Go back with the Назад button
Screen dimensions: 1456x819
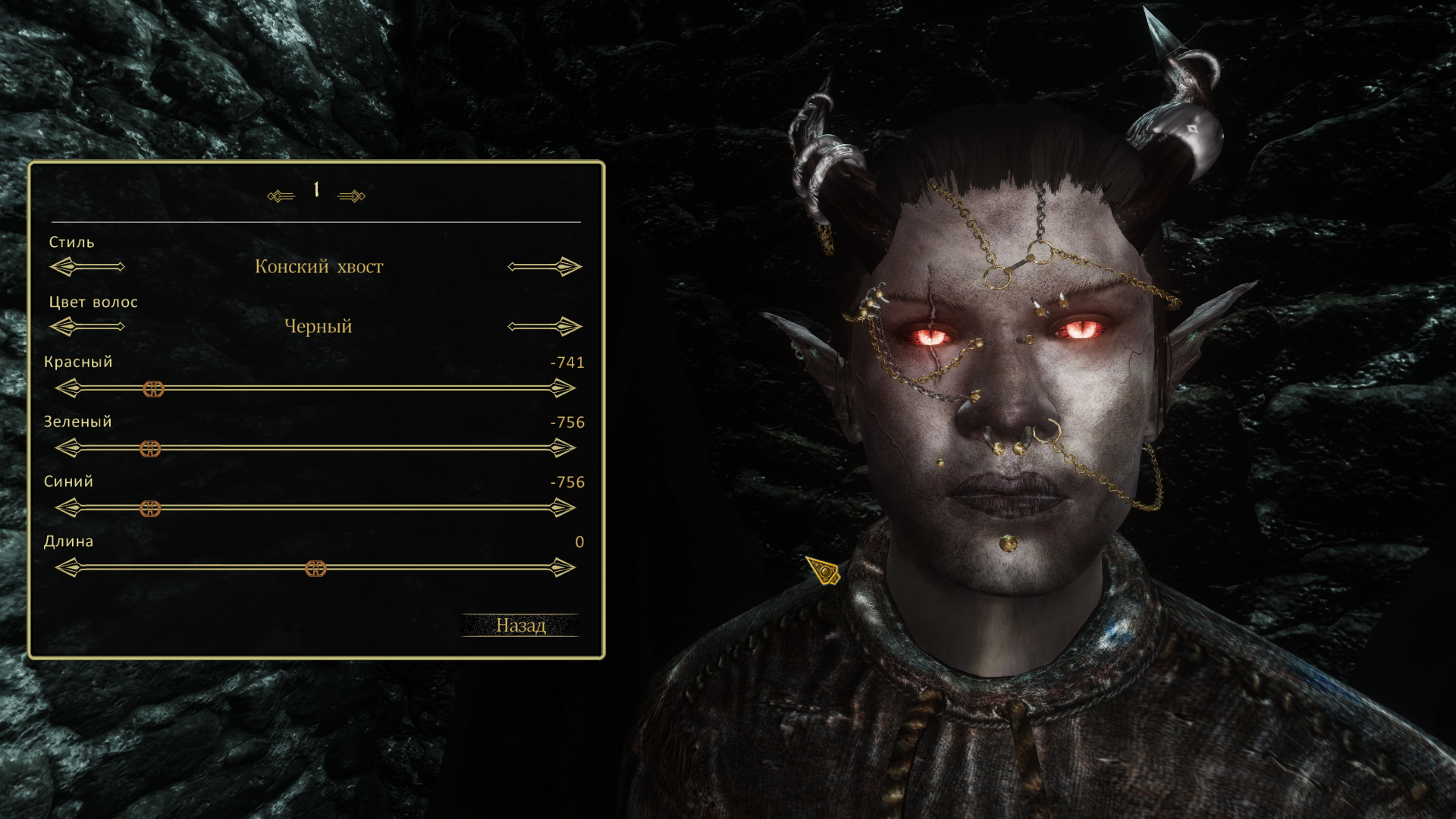(520, 625)
